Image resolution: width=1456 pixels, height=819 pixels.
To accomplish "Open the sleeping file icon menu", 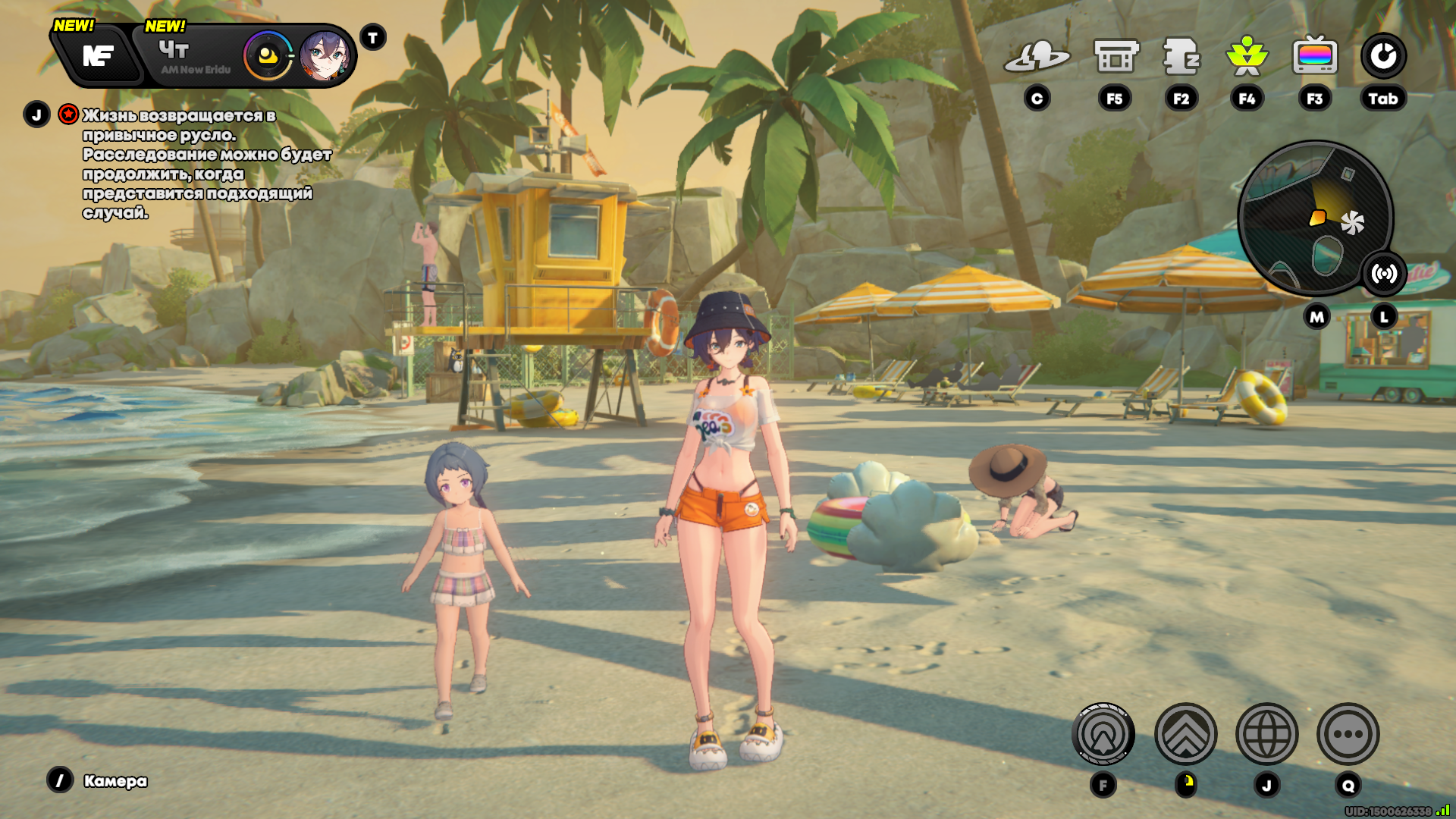I will [x=1181, y=56].
